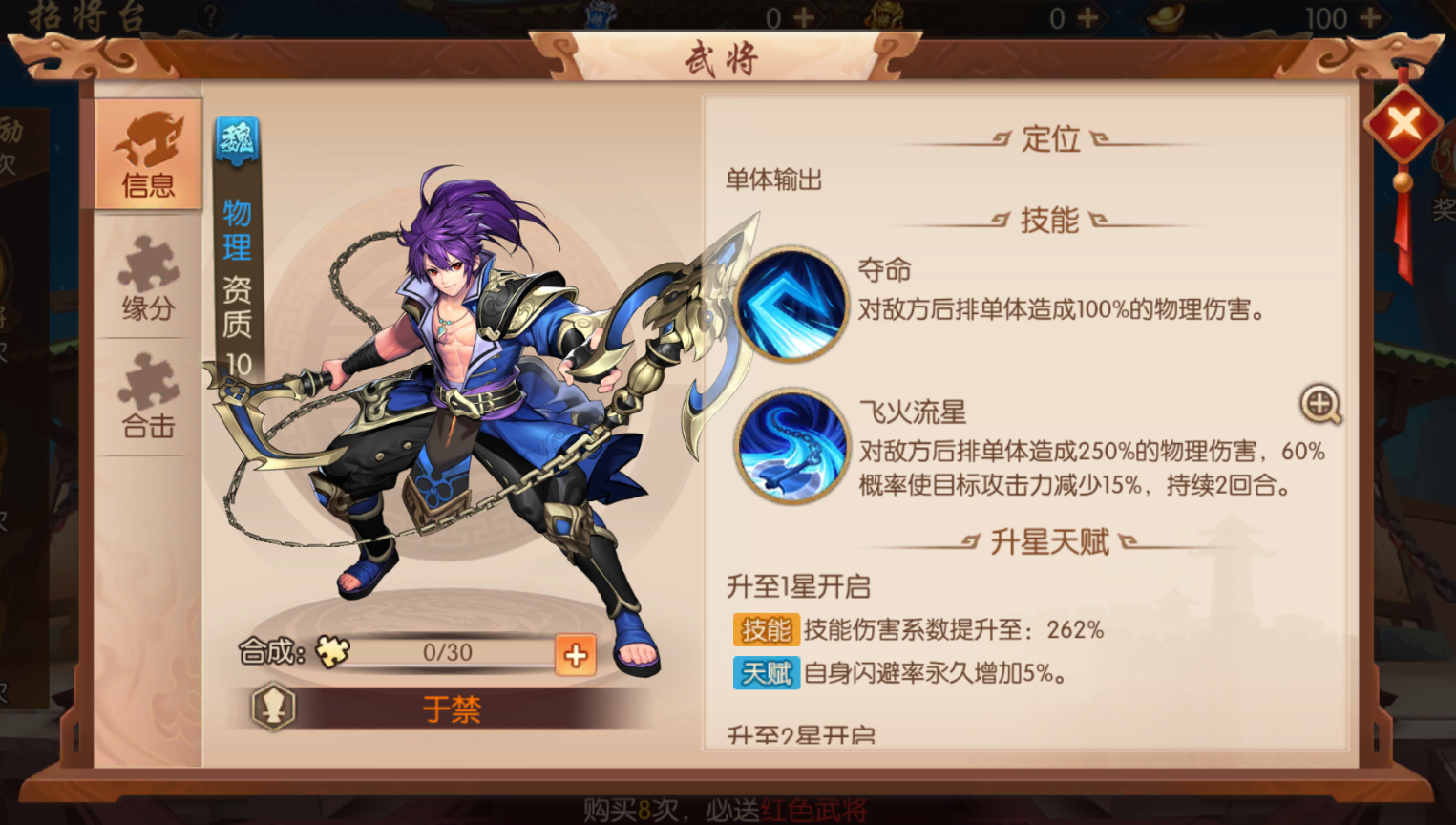Select the 飞火流星 skill icon
Image resolution: width=1456 pixels, height=825 pixels.
click(x=791, y=449)
